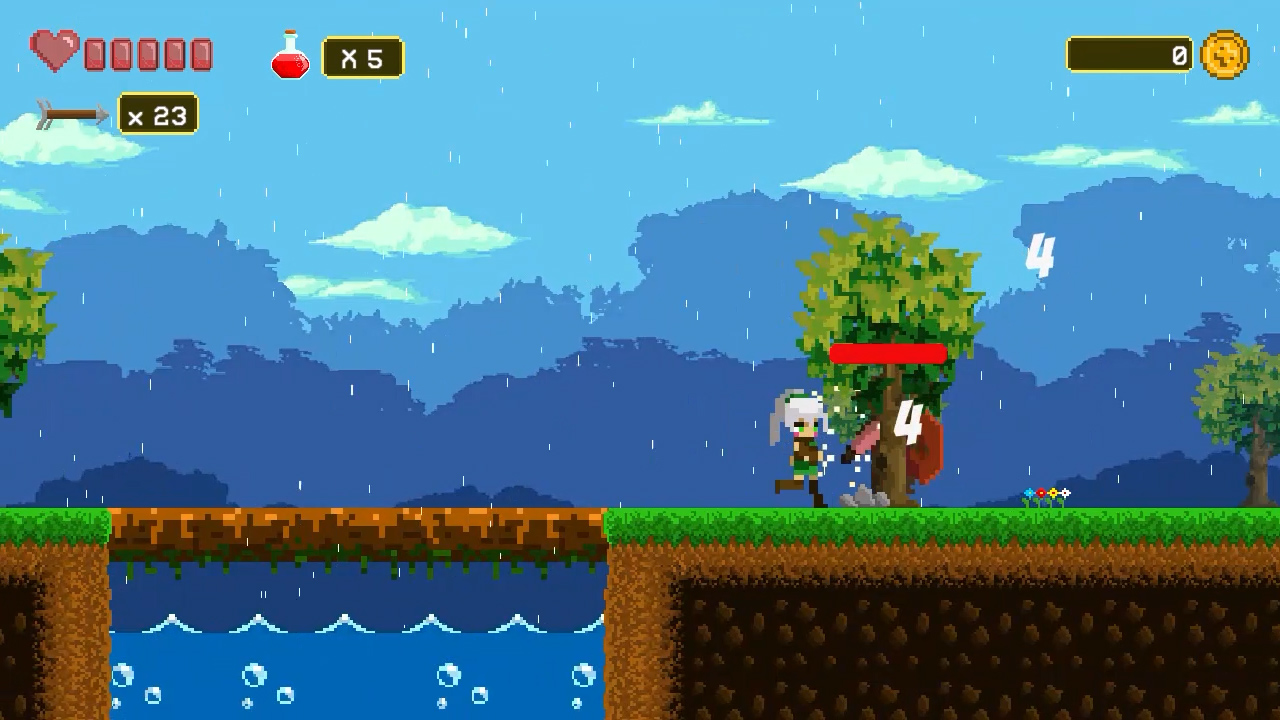Click the enemy's red health bar

(x=888, y=352)
